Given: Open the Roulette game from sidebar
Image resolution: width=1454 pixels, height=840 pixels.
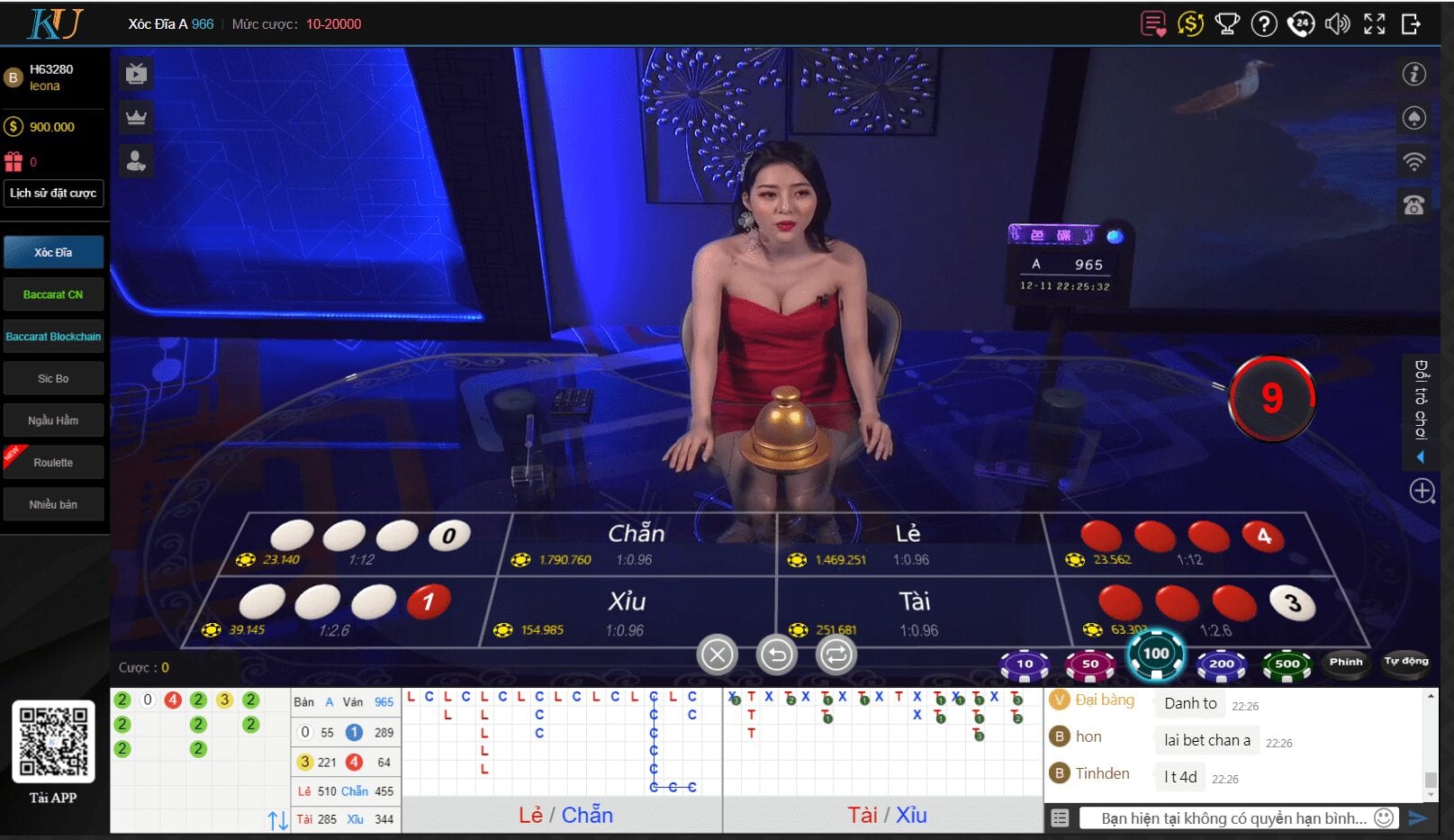Looking at the screenshot, I should (53, 462).
